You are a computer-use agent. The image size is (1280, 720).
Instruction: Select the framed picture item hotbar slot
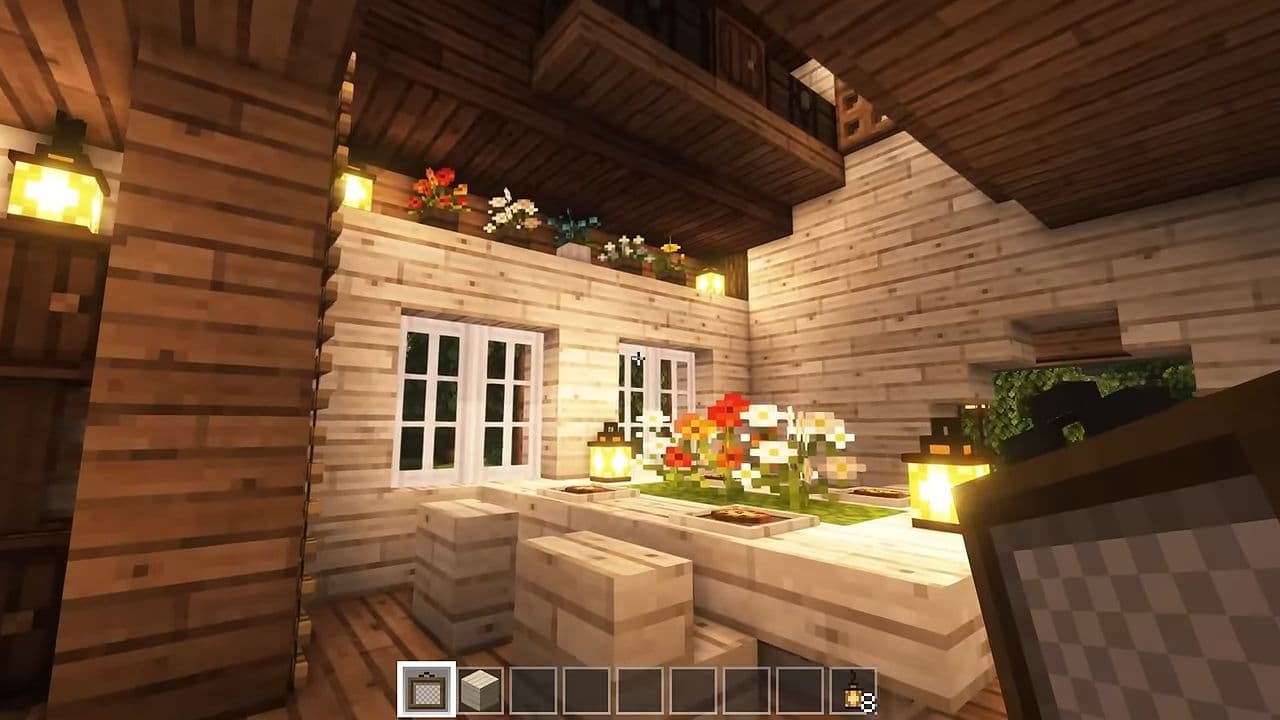pos(426,690)
